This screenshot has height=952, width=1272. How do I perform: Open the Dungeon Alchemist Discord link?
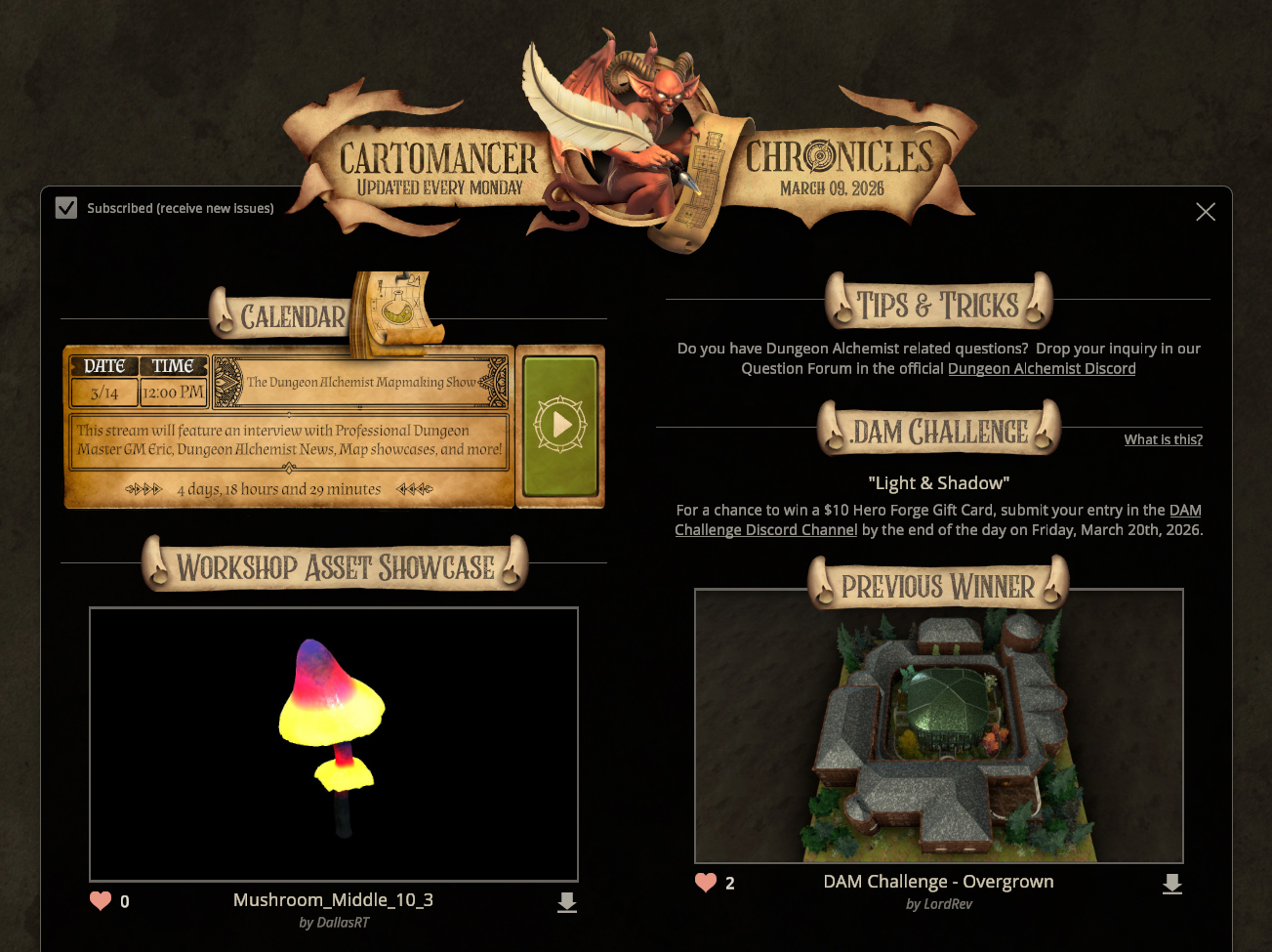1042,369
